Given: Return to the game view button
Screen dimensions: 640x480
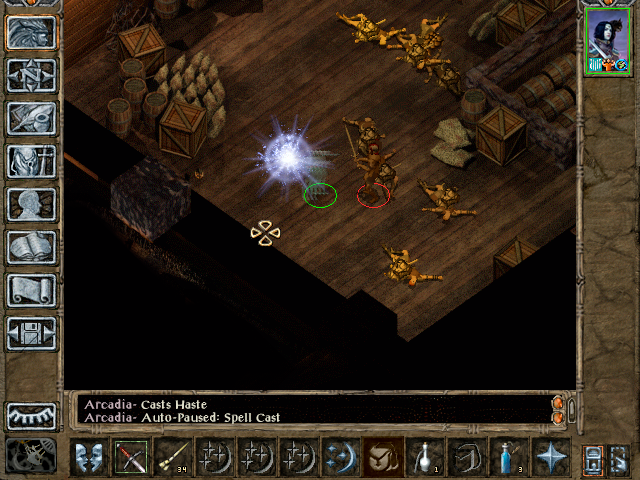Looking at the screenshot, I should click(x=32, y=32).
